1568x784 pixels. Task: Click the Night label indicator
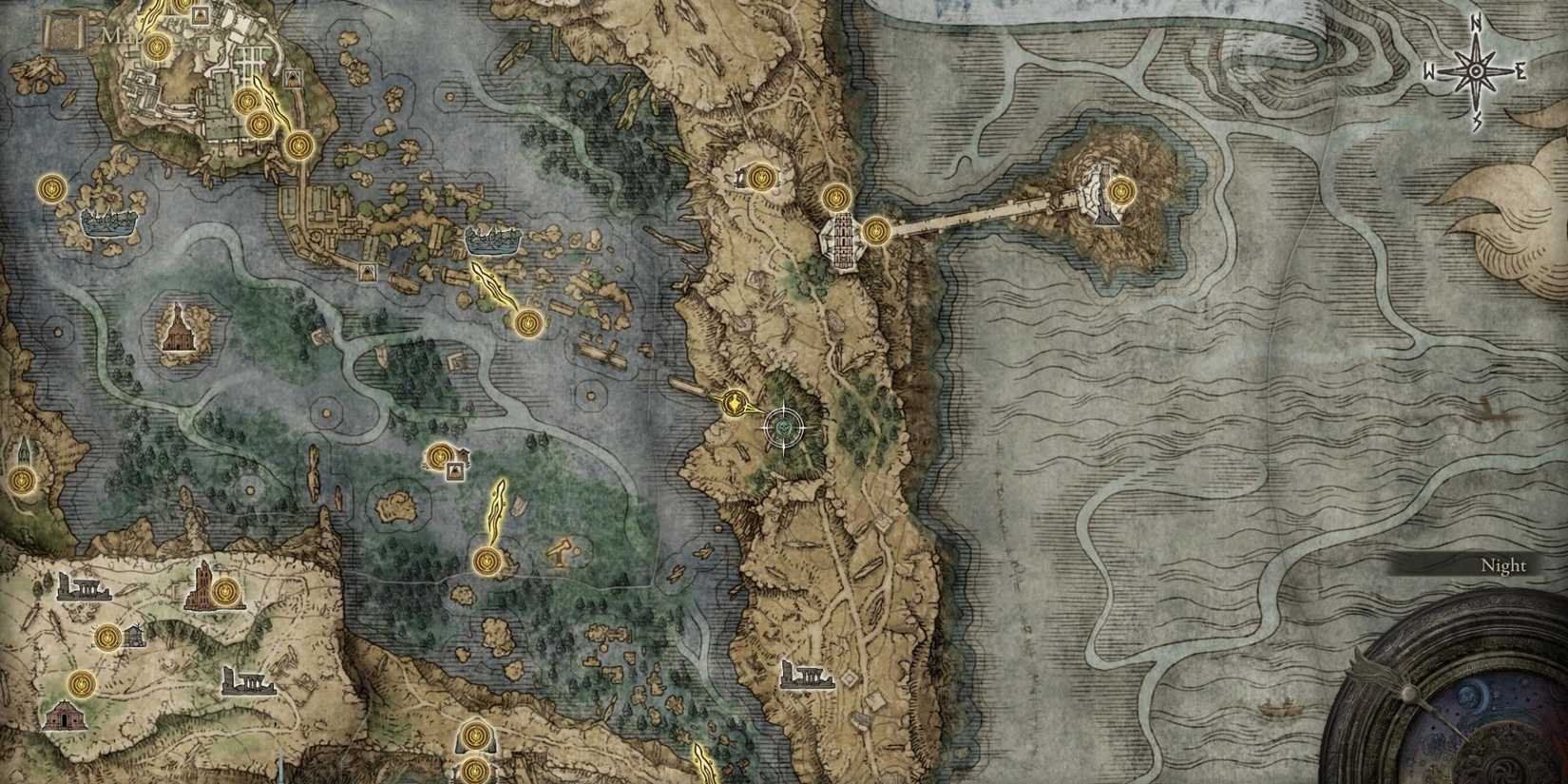pyautogui.click(x=1502, y=564)
